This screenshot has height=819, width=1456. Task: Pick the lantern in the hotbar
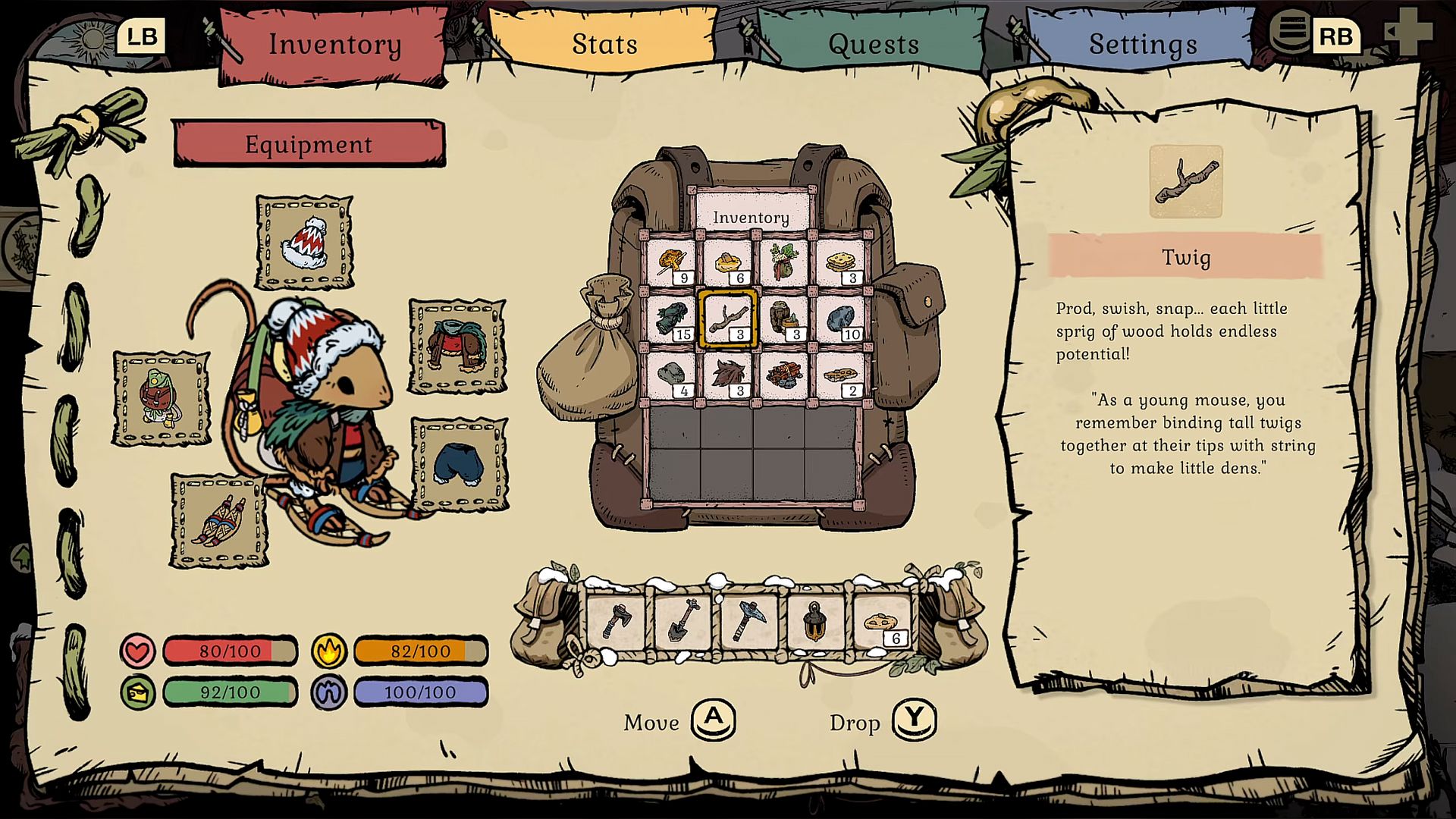(814, 621)
